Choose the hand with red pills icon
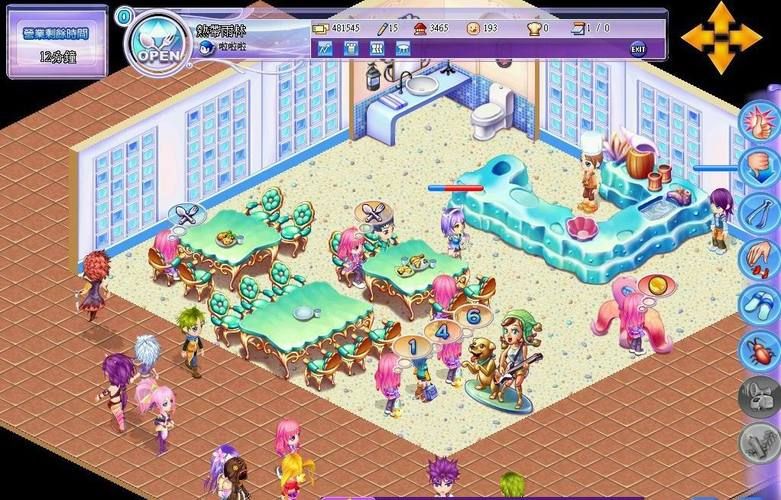This screenshot has height=500, width=781. pos(759,258)
